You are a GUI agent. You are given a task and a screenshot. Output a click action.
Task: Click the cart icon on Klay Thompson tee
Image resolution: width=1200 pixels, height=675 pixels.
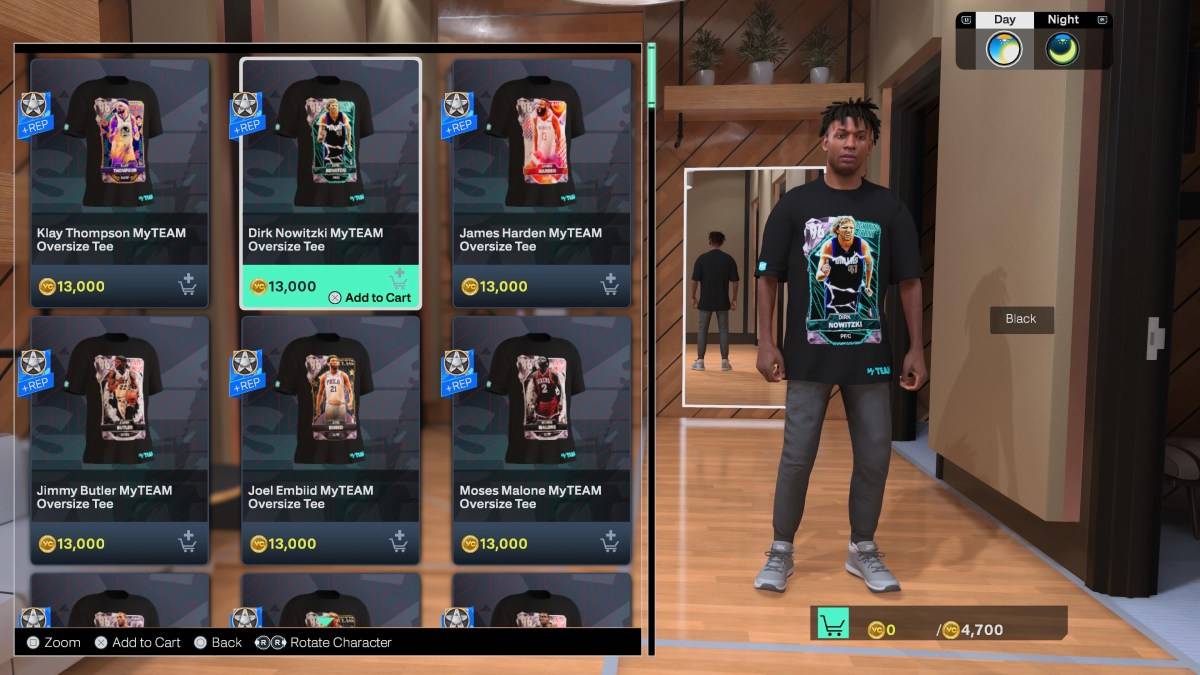[187, 286]
